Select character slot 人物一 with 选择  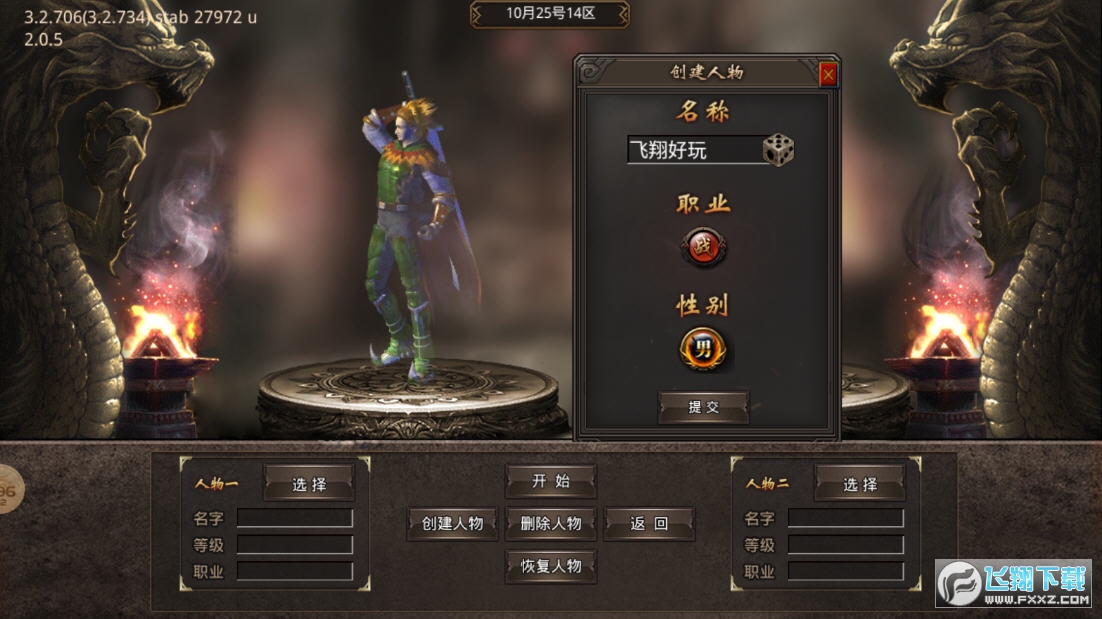click(309, 484)
